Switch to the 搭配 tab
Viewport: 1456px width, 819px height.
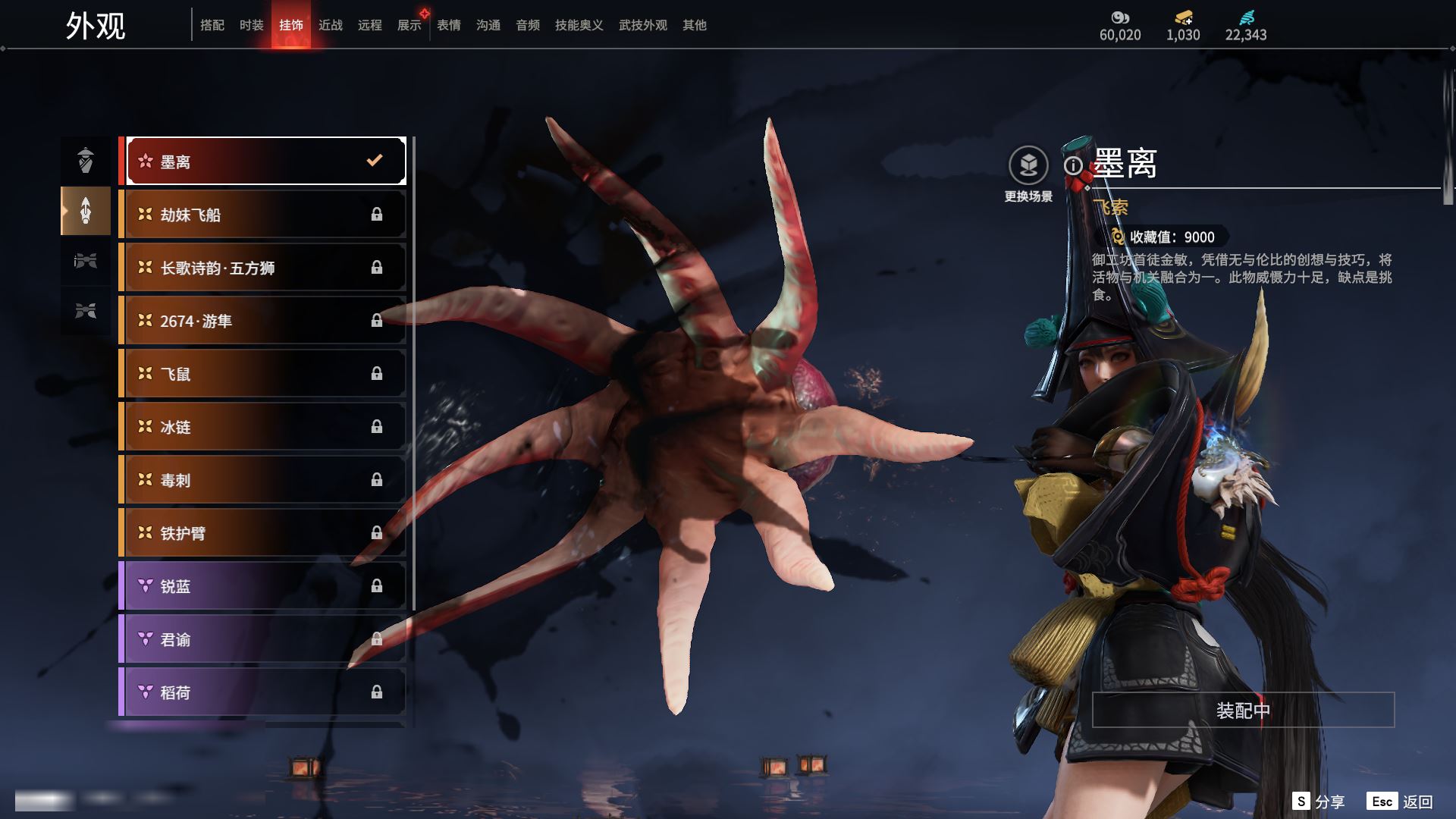212,25
